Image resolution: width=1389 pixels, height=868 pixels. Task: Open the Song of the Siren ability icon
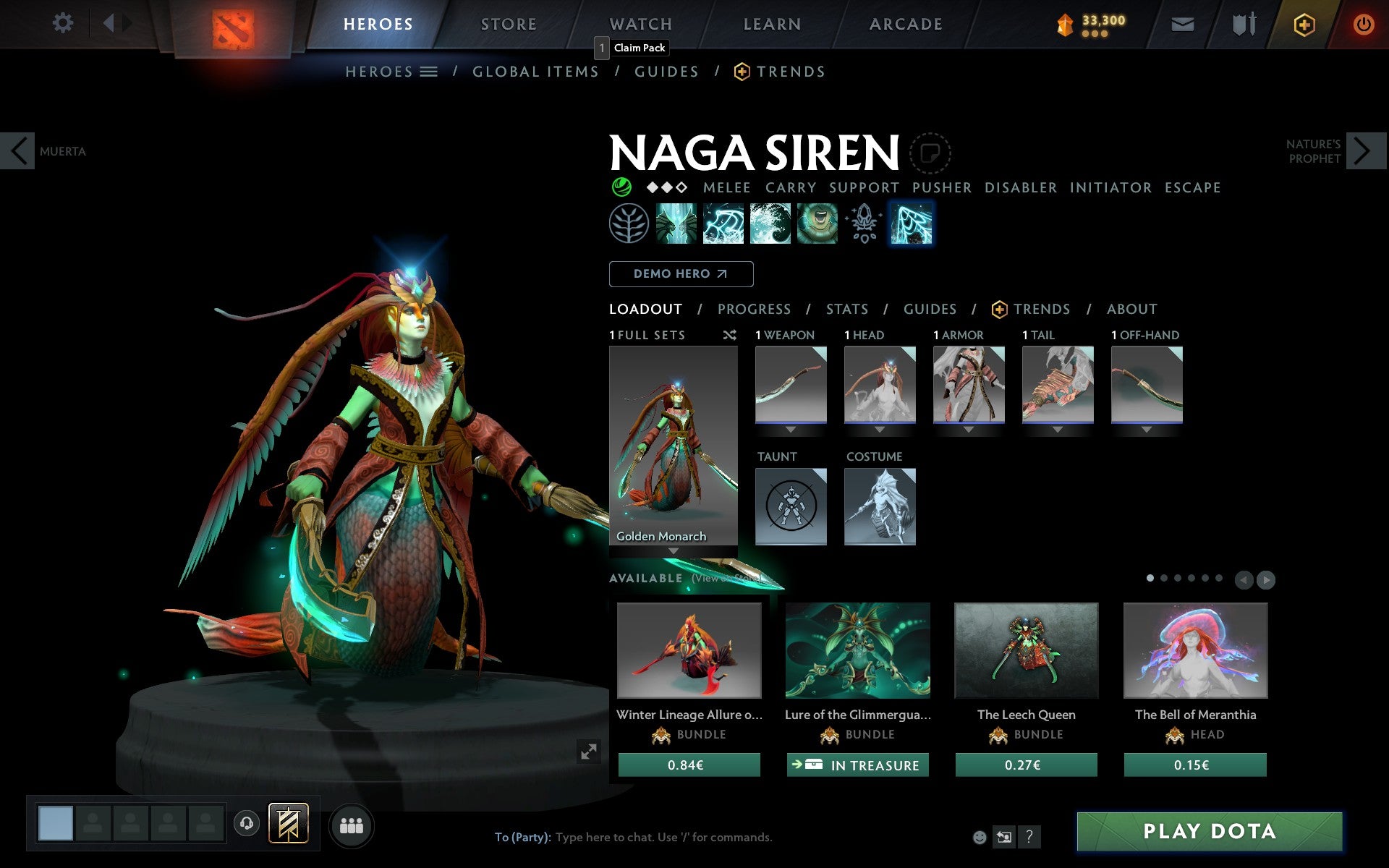click(817, 224)
